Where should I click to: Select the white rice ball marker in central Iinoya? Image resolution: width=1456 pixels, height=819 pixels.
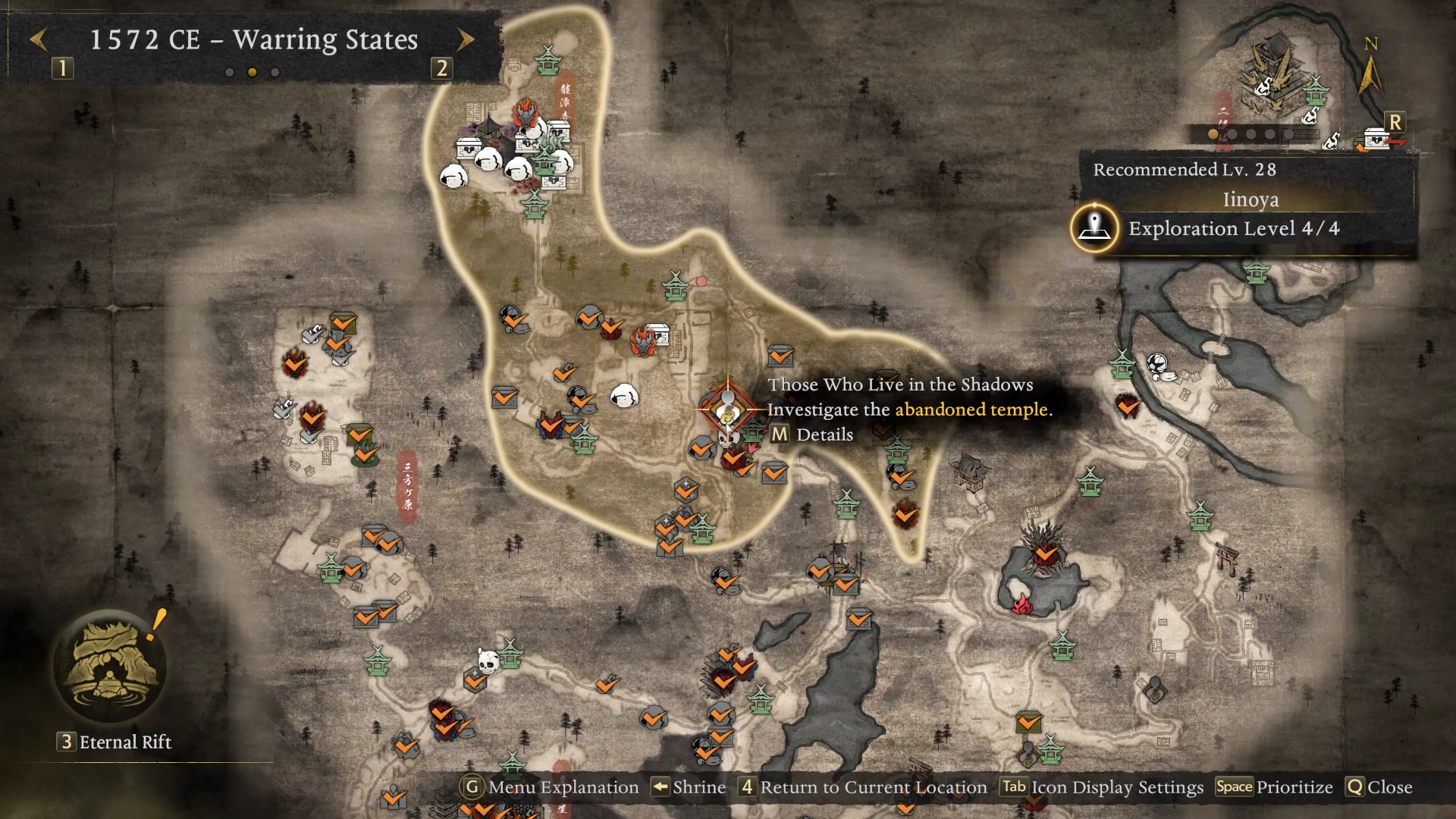[624, 395]
